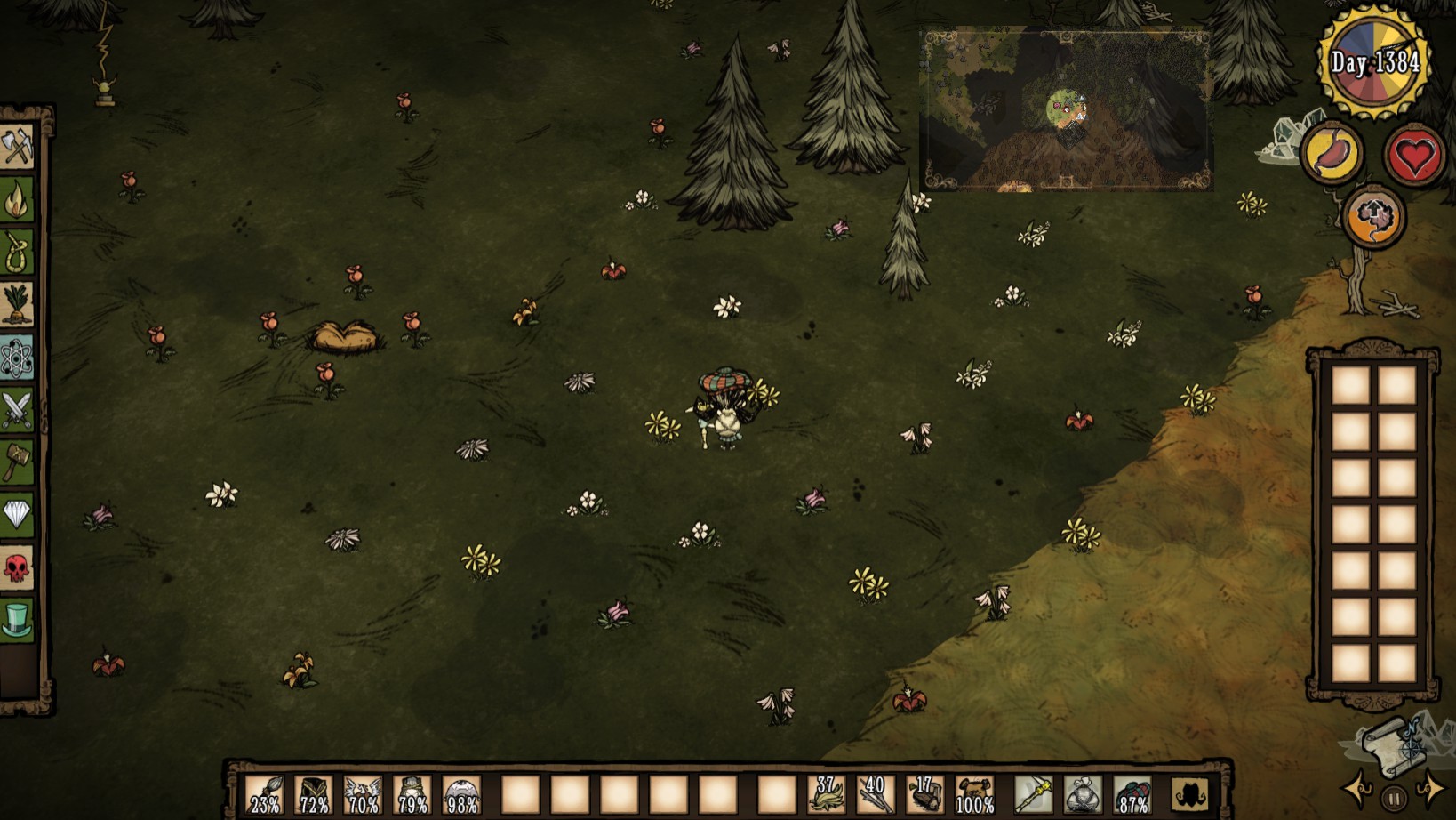Select the Refine diamond tab
The width and height of the screenshot is (1456, 820).
(x=18, y=515)
